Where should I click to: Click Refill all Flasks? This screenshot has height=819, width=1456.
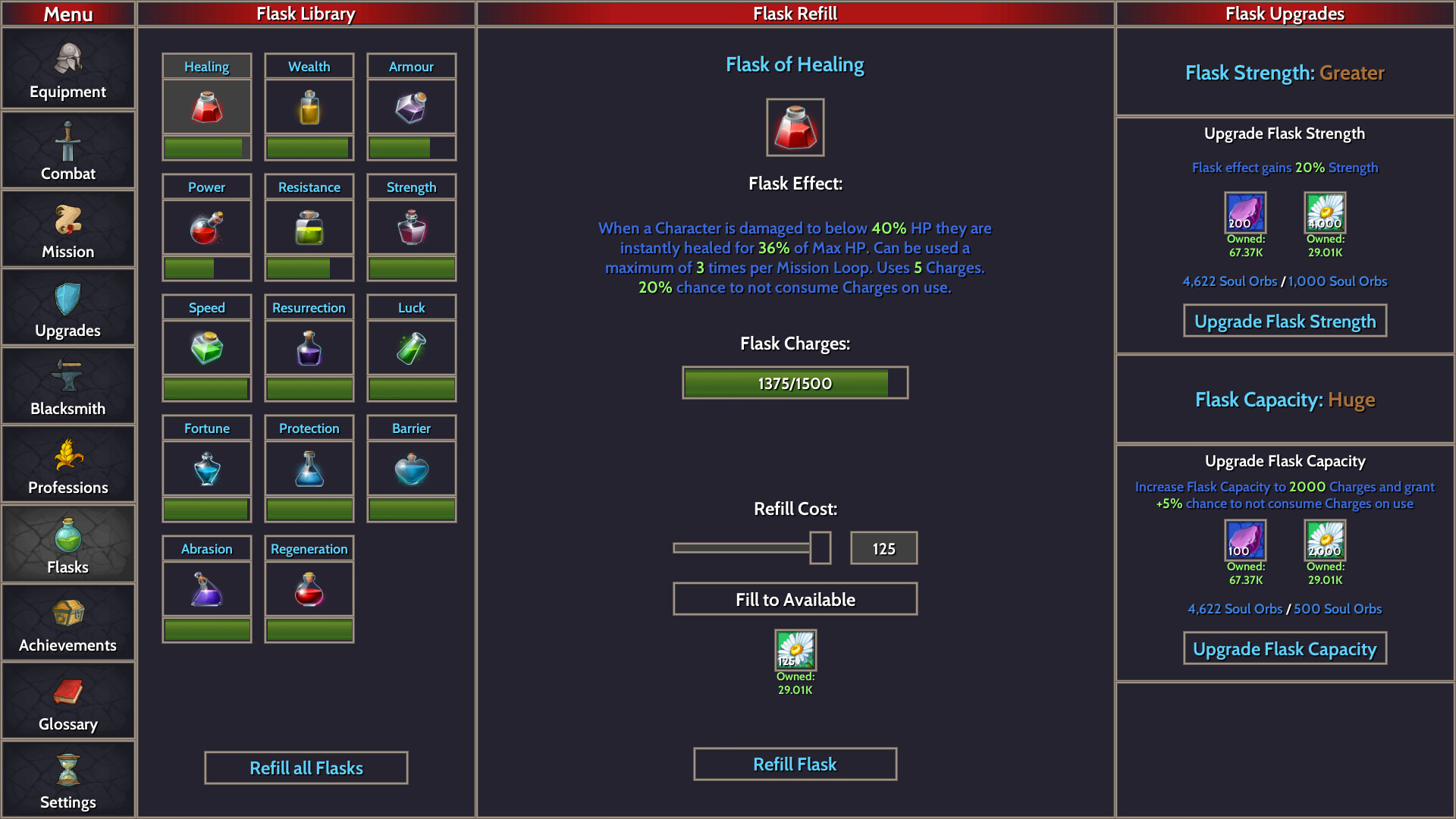tap(306, 767)
